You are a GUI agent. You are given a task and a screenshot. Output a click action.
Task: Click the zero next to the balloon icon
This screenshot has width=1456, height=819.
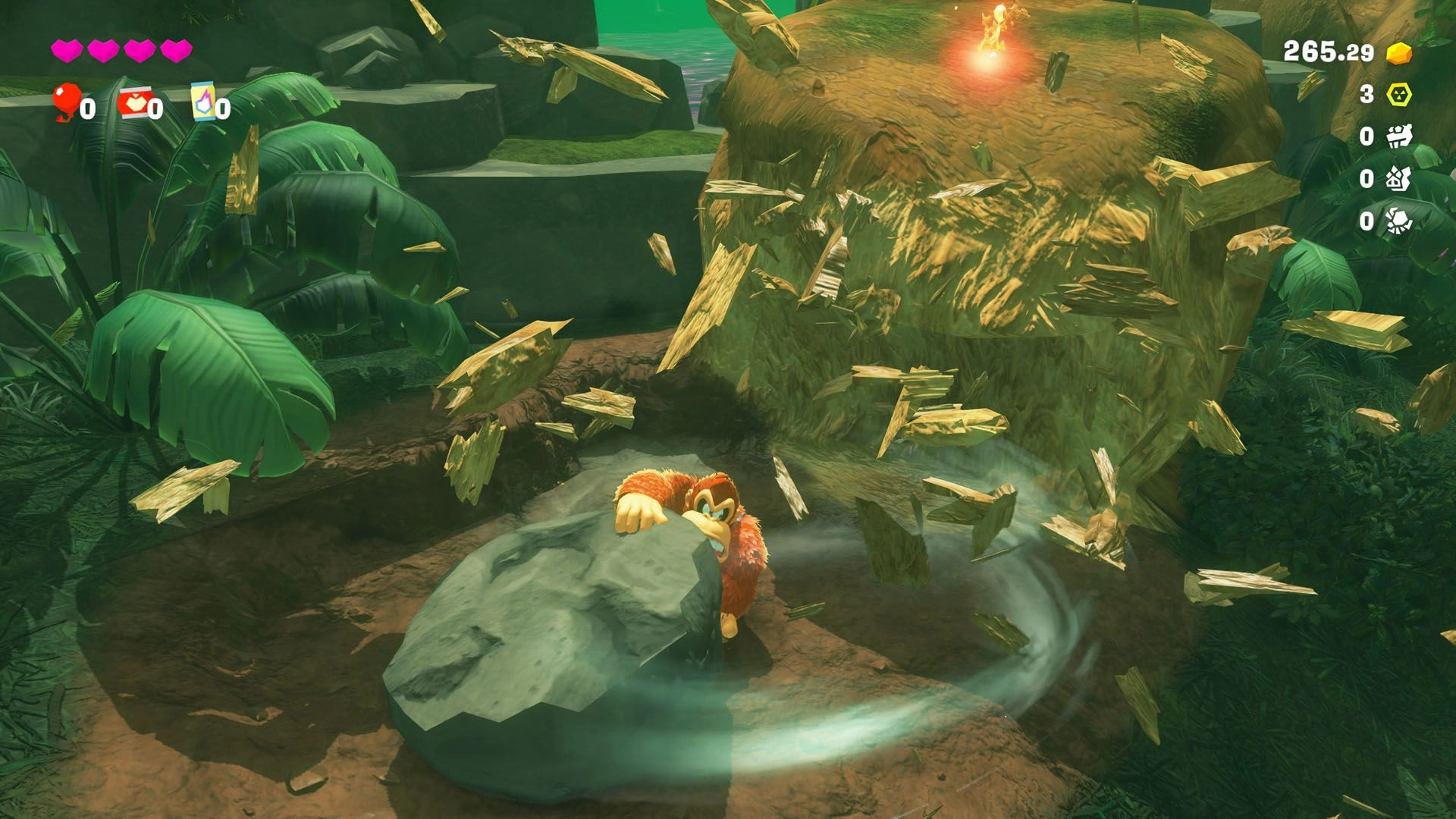point(89,109)
